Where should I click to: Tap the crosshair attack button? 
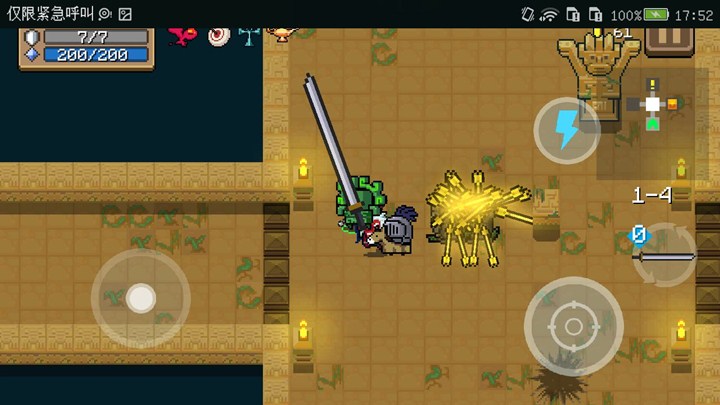pos(573,326)
